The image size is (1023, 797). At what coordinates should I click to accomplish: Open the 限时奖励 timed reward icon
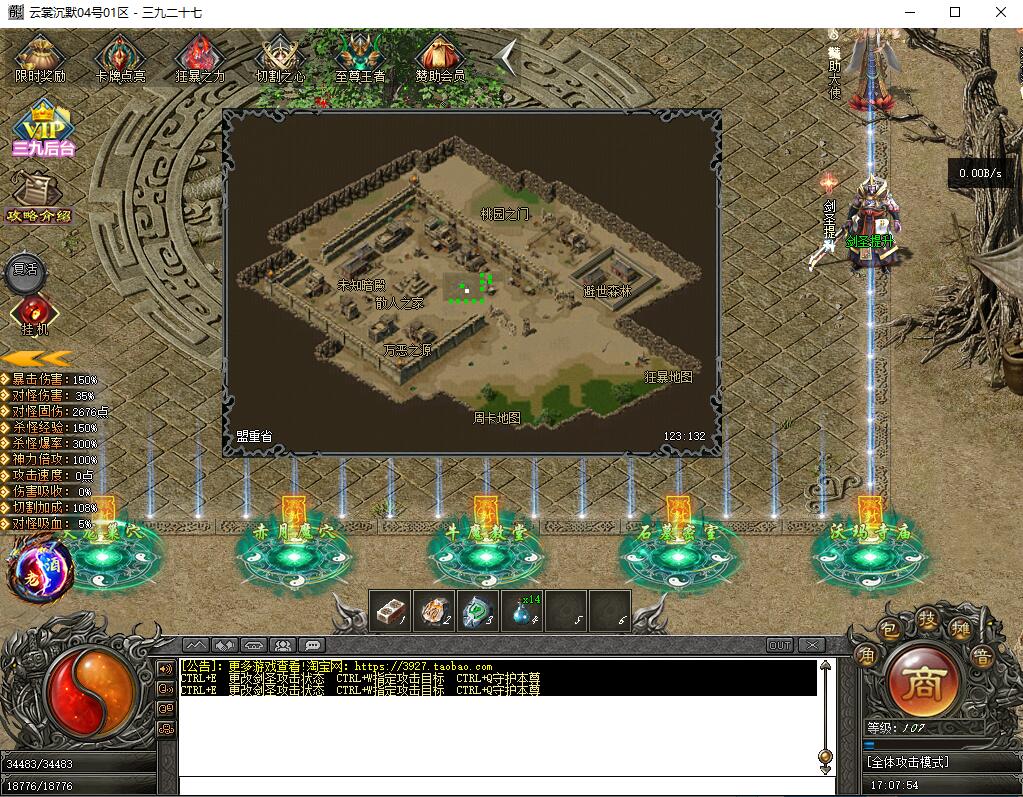click(41, 58)
